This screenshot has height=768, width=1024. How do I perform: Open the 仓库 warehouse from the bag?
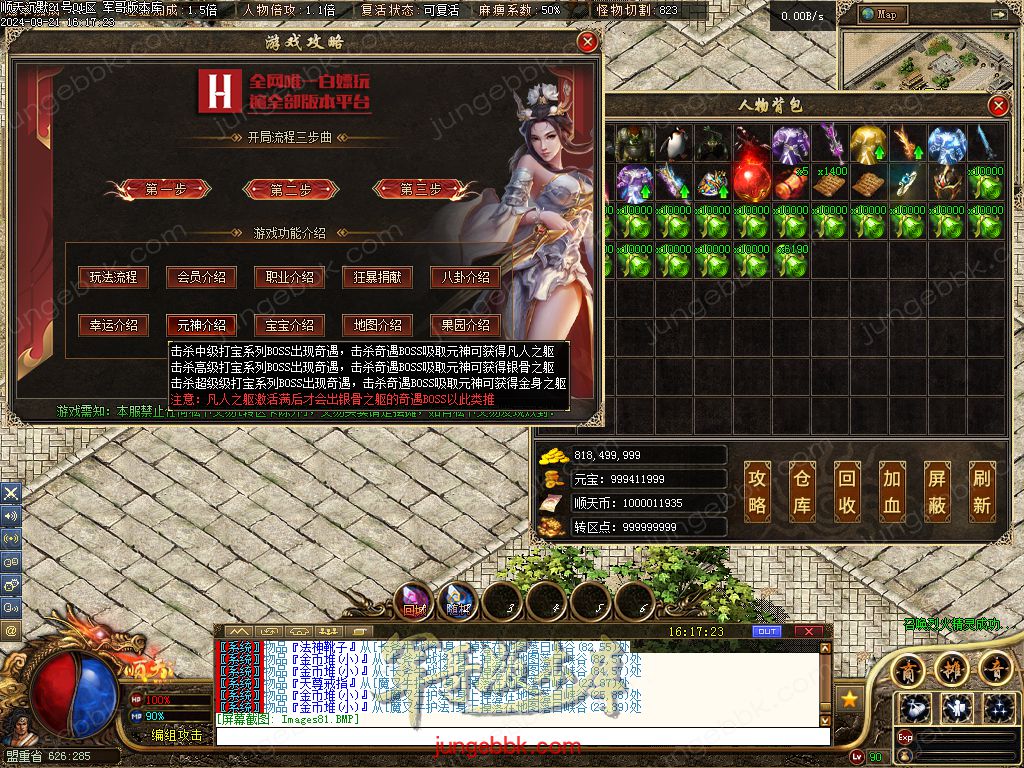click(802, 491)
